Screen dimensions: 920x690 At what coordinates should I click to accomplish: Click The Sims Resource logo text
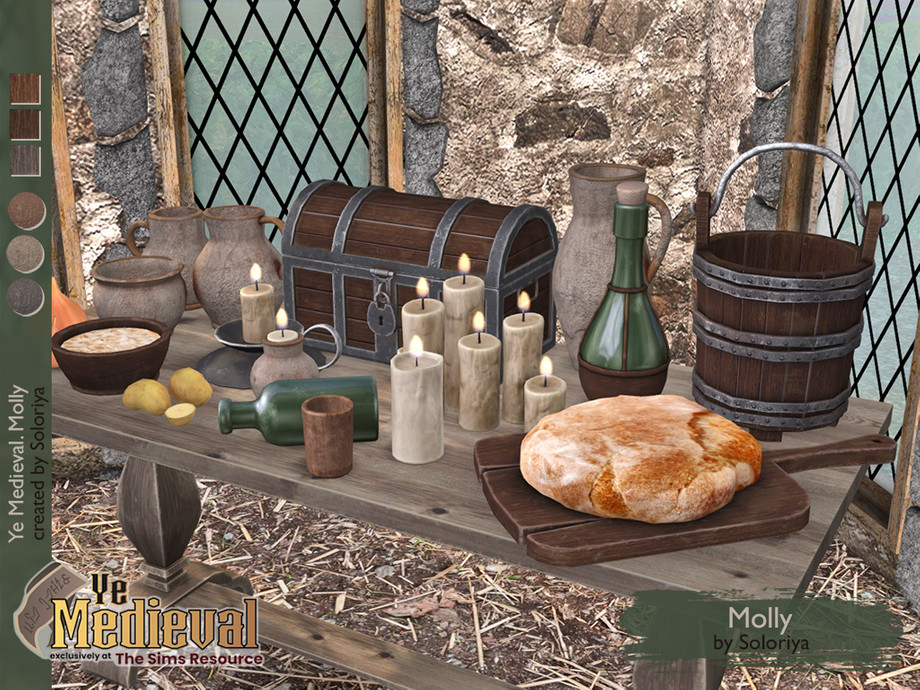189,658
